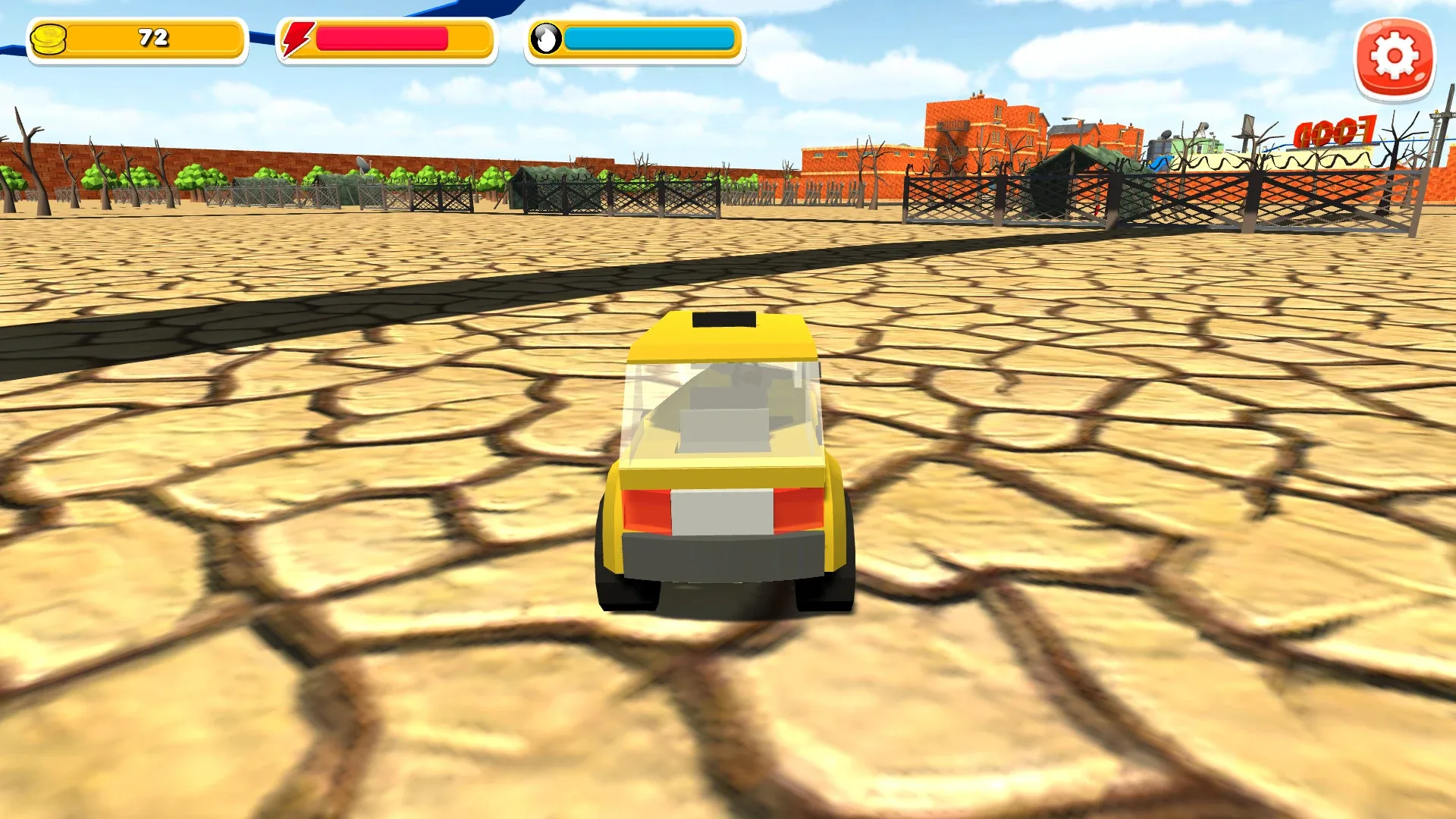Click the coin counter showing 72
The width and height of the screenshot is (1456, 819).
click(x=152, y=39)
